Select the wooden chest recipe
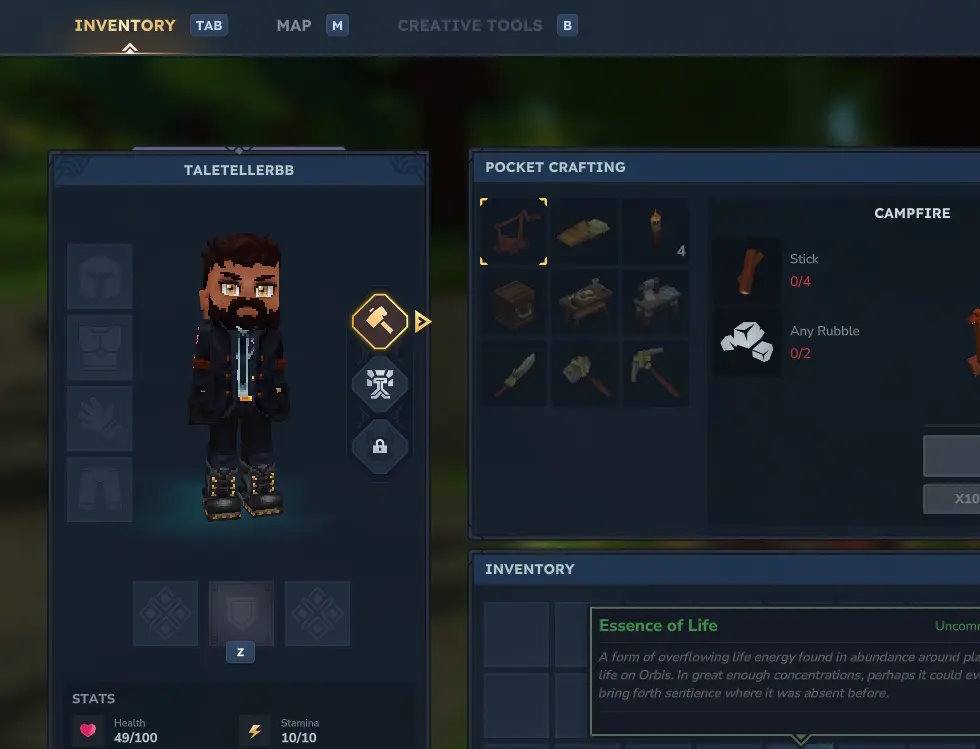980x749 pixels. pos(513,302)
